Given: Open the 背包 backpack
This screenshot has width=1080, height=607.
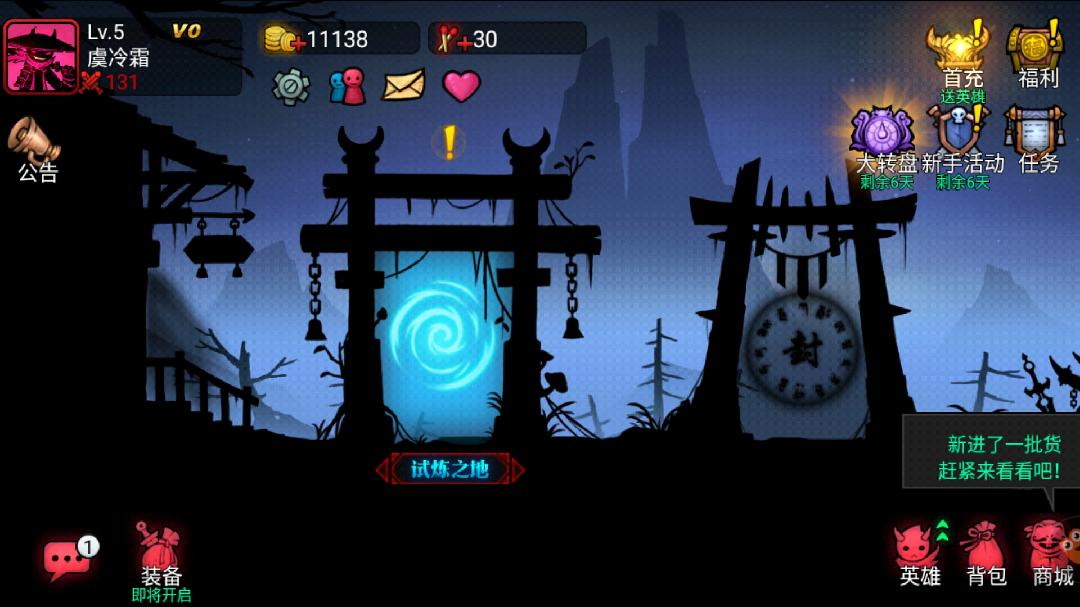Looking at the screenshot, I should pyautogui.click(x=986, y=555).
